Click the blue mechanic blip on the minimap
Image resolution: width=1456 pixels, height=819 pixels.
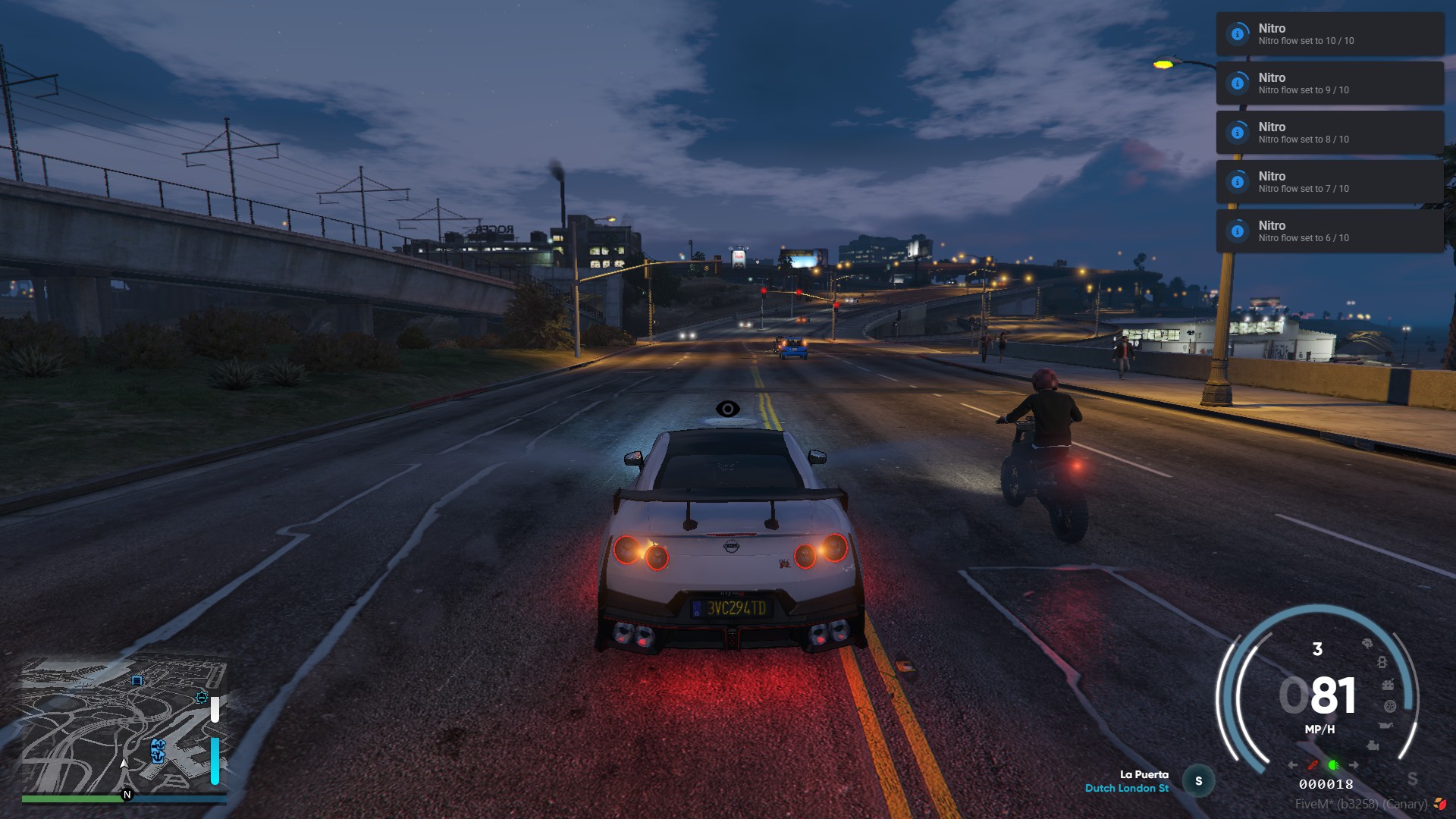click(202, 698)
